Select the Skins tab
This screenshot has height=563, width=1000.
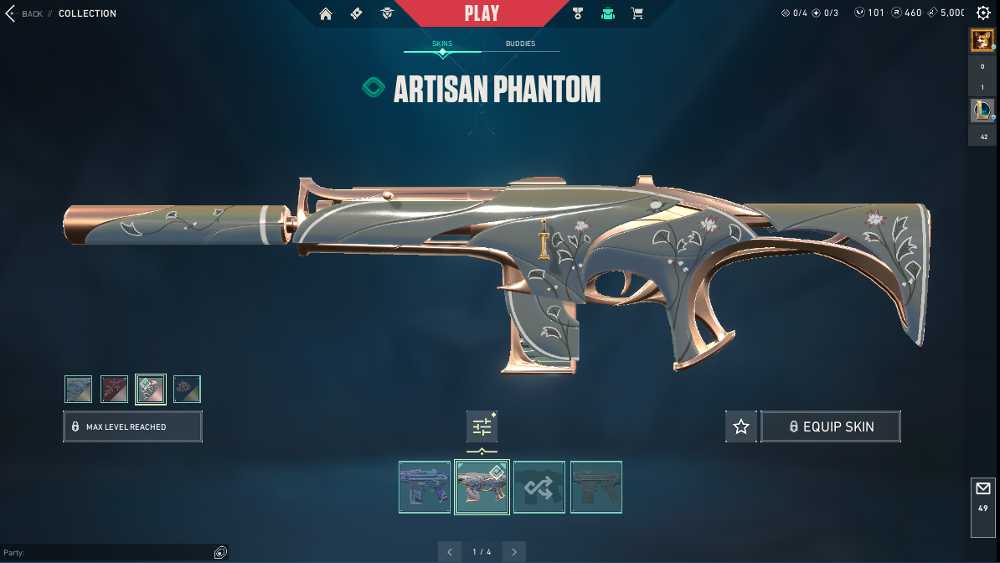(x=442, y=44)
